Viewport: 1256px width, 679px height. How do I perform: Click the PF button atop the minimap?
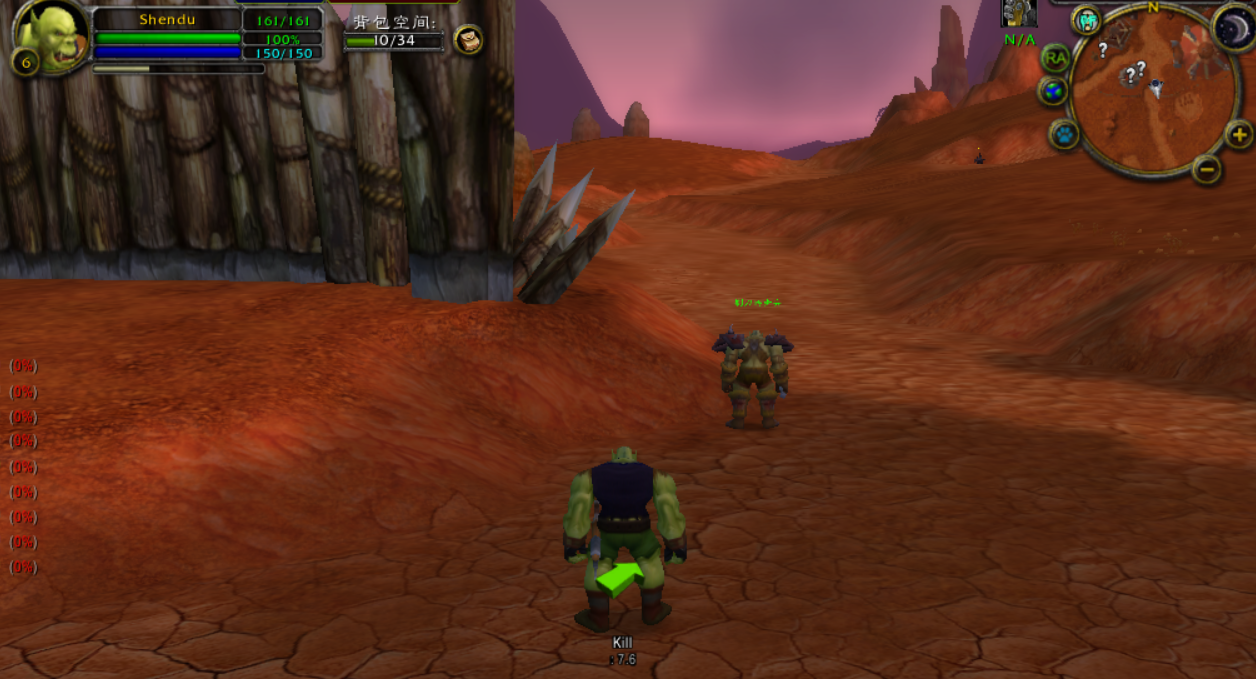coord(1087,19)
